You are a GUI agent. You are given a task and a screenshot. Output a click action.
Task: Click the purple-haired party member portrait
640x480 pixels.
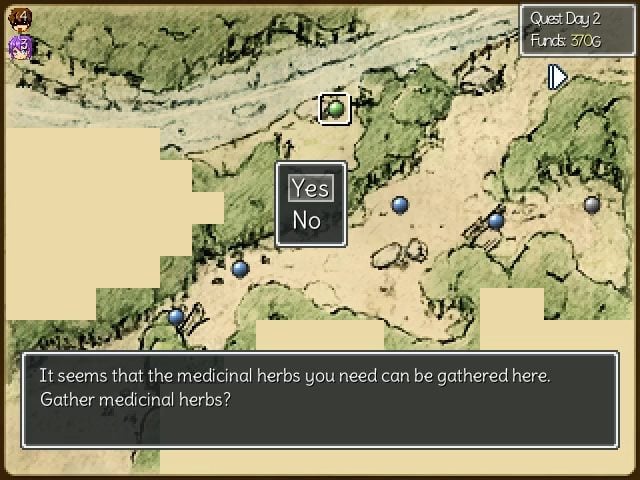tap(21, 45)
